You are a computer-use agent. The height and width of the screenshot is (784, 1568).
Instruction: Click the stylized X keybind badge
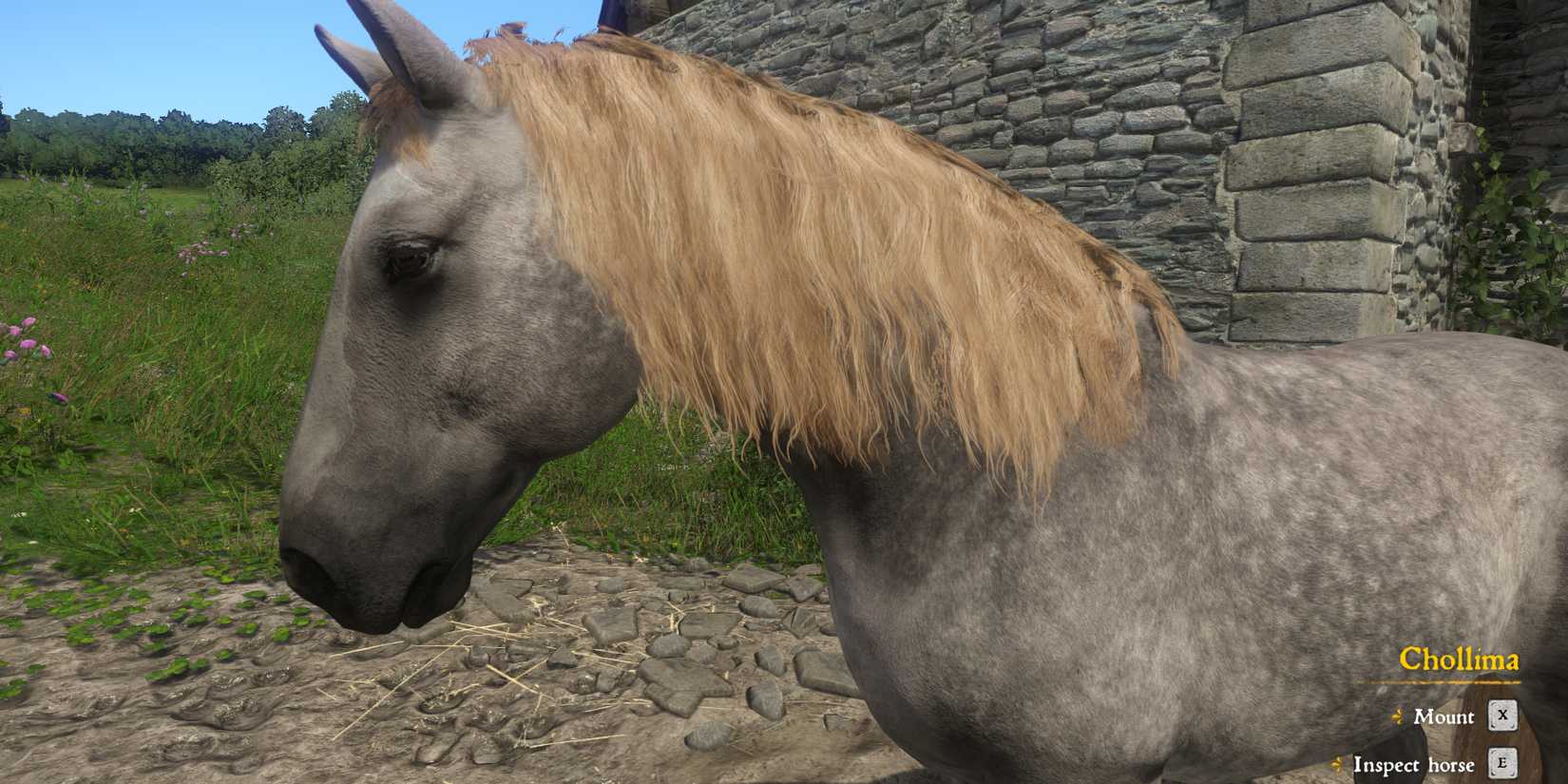pyautogui.click(x=1501, y=717)
